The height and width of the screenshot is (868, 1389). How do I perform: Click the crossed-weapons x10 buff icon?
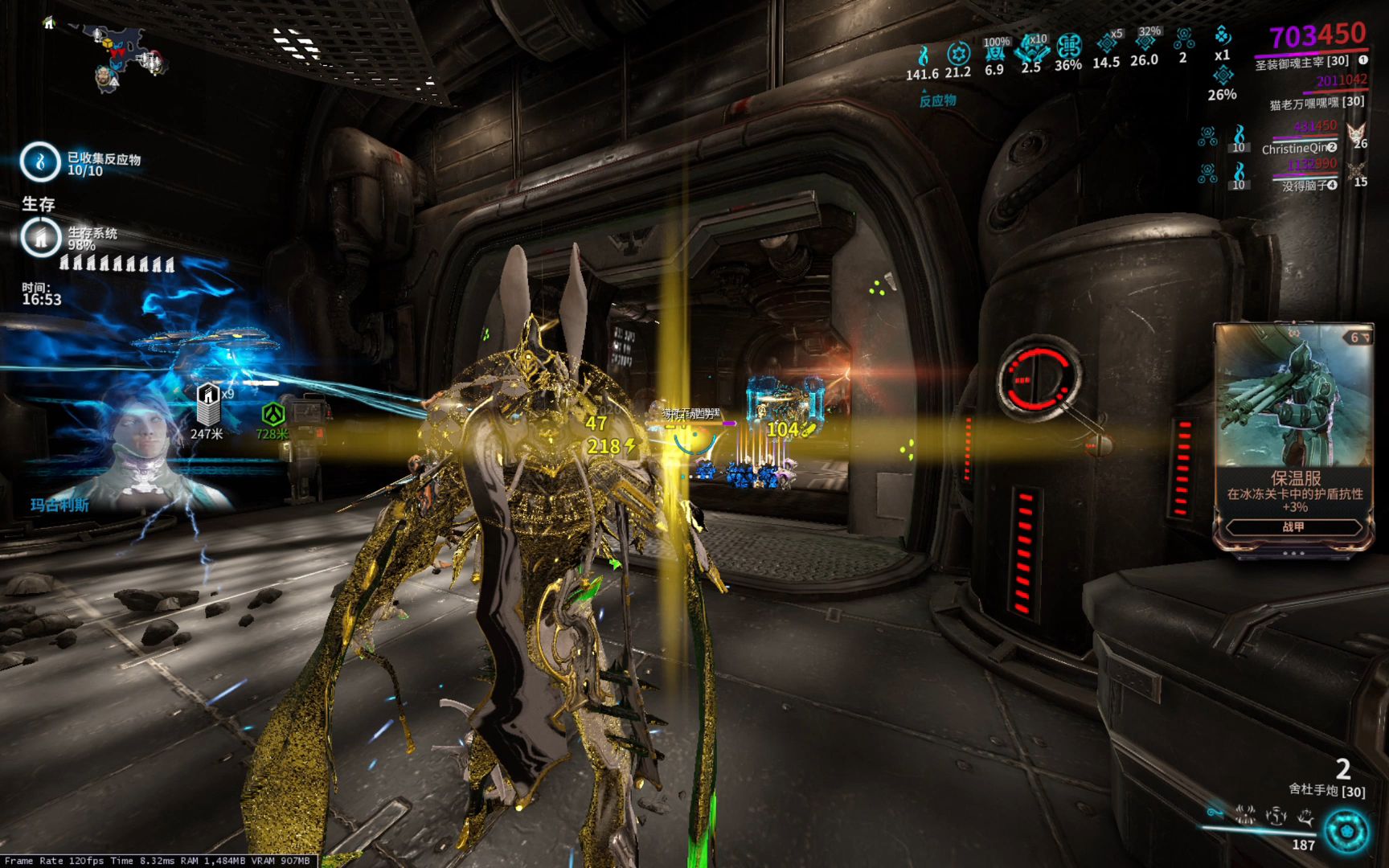click(x=1030, y=48)
